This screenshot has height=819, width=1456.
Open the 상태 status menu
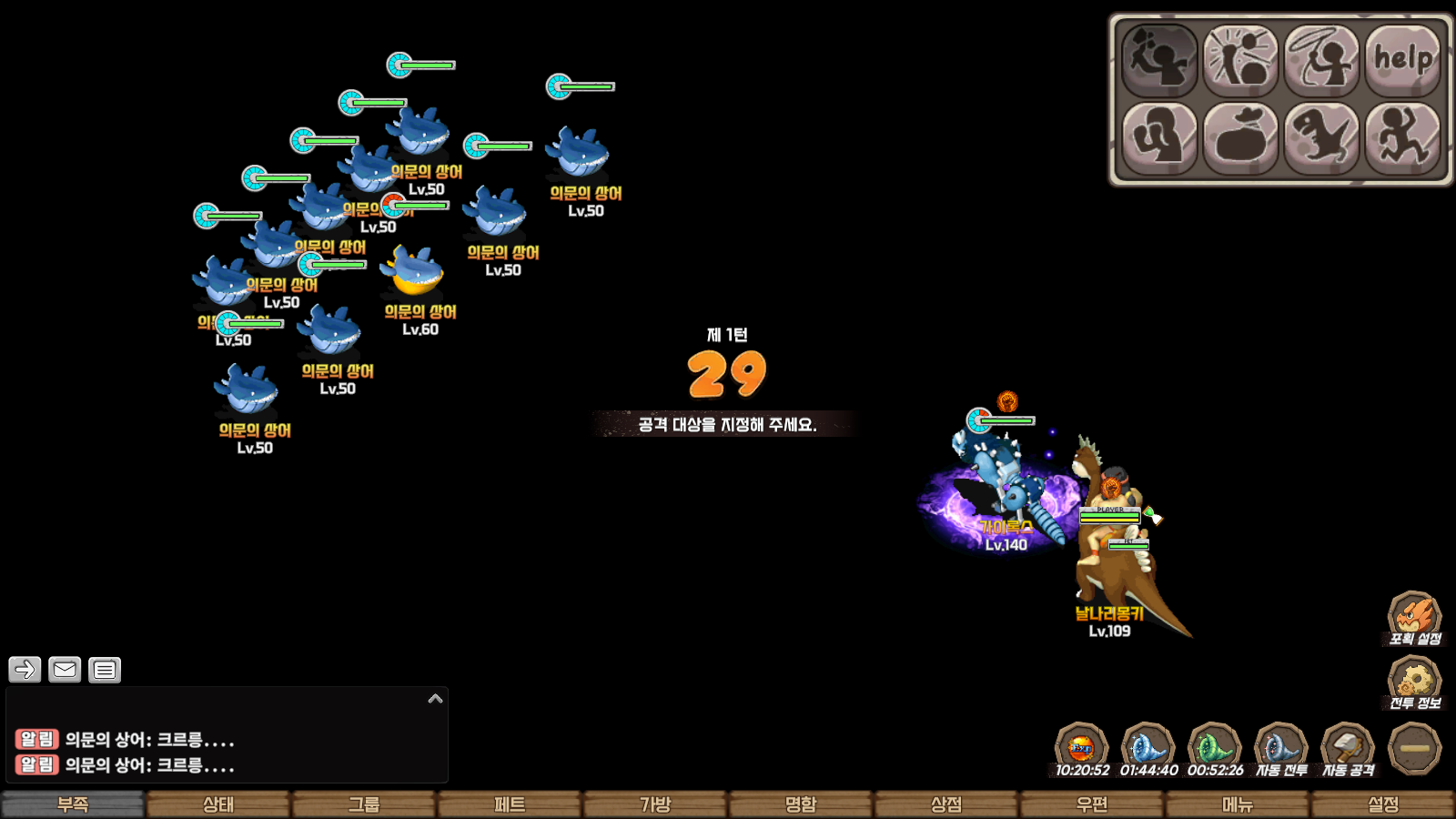pyautogui.click(x=218, y=804)
